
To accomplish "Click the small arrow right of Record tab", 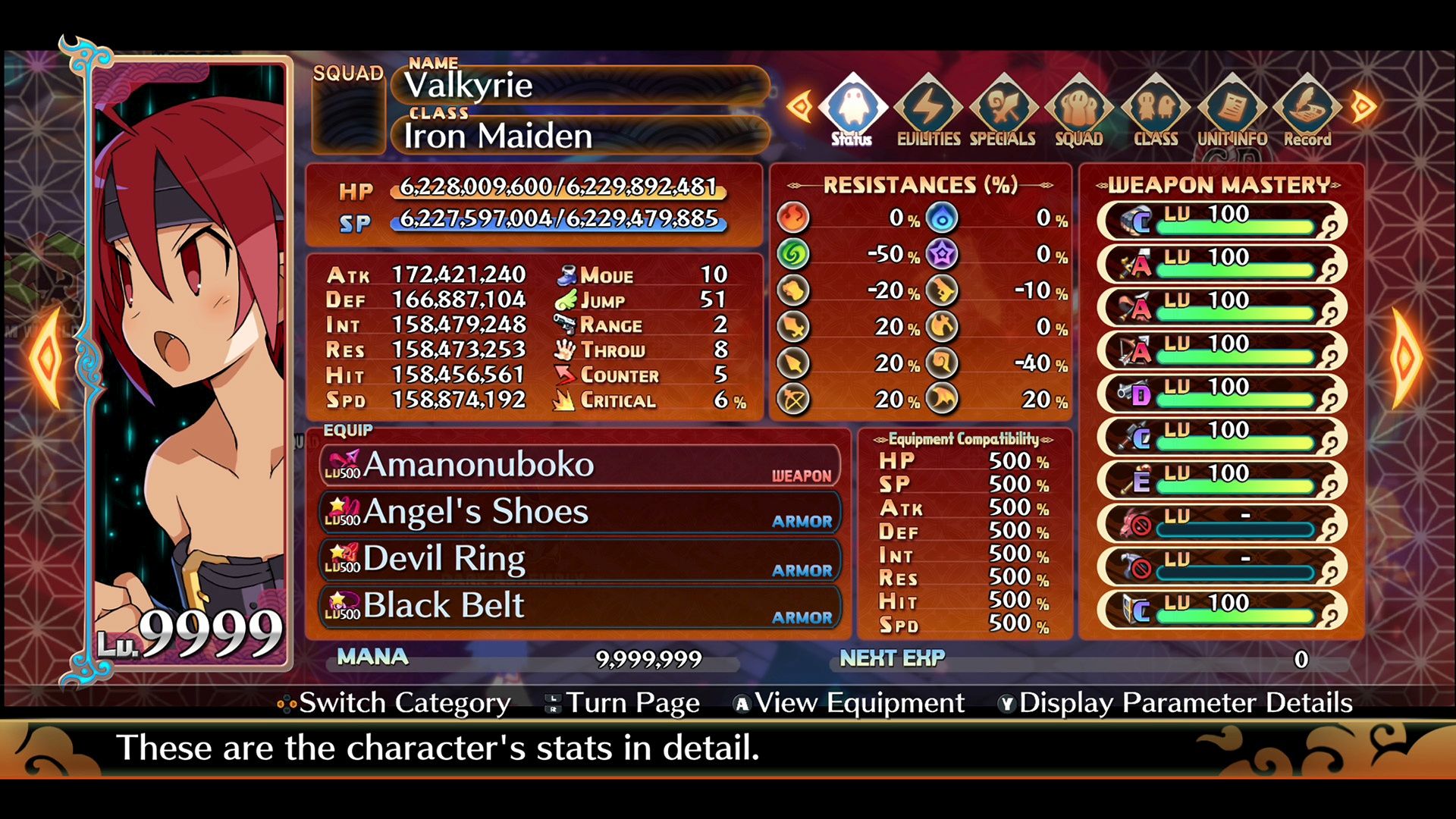I will coord(1363,106).
